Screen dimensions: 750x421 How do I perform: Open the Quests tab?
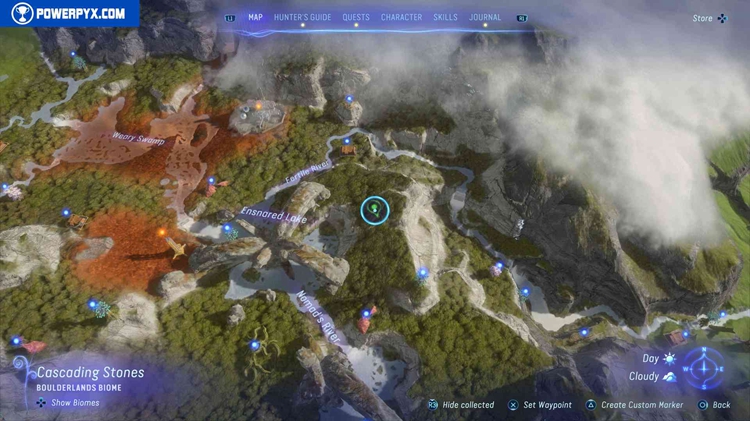[356, 17]
